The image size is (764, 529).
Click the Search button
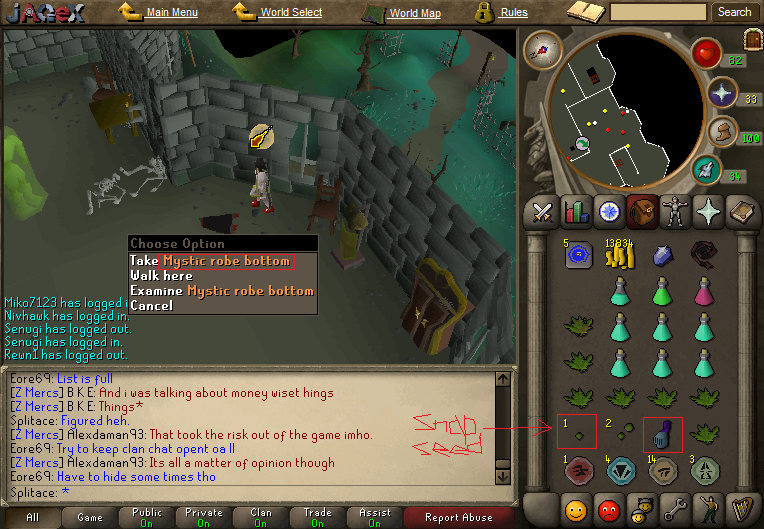click(x=733, y=12)
